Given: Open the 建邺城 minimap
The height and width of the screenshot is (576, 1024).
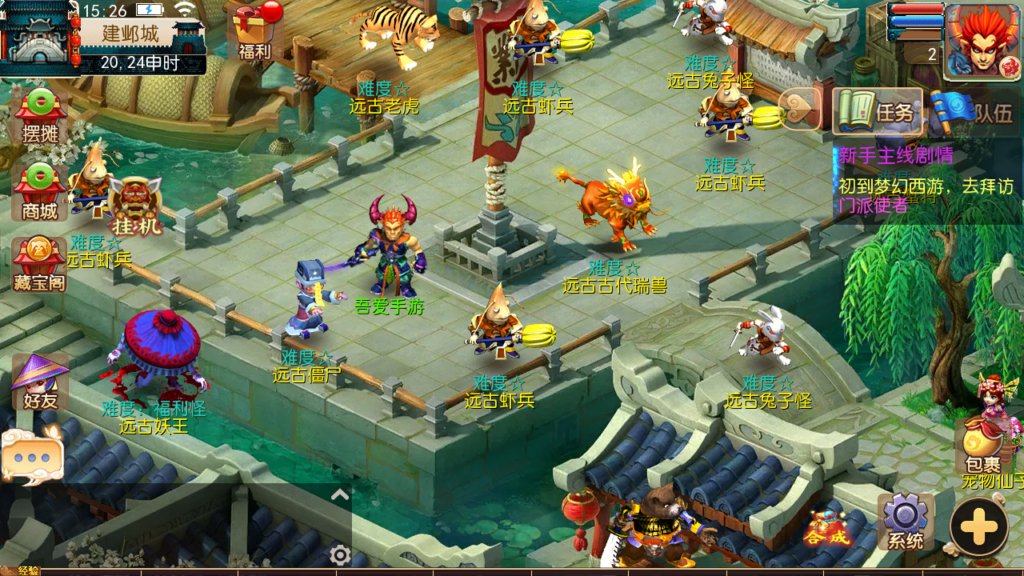Looking at the screenshot, I should pos(40,35).
